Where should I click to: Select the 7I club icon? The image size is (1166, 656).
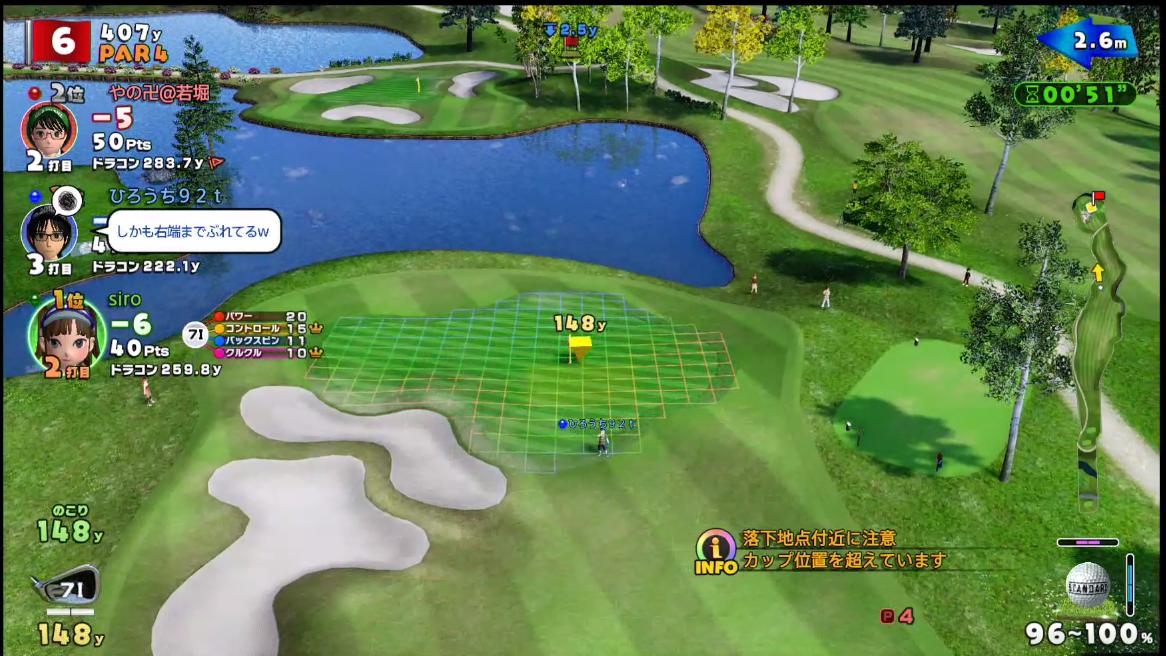66,587
